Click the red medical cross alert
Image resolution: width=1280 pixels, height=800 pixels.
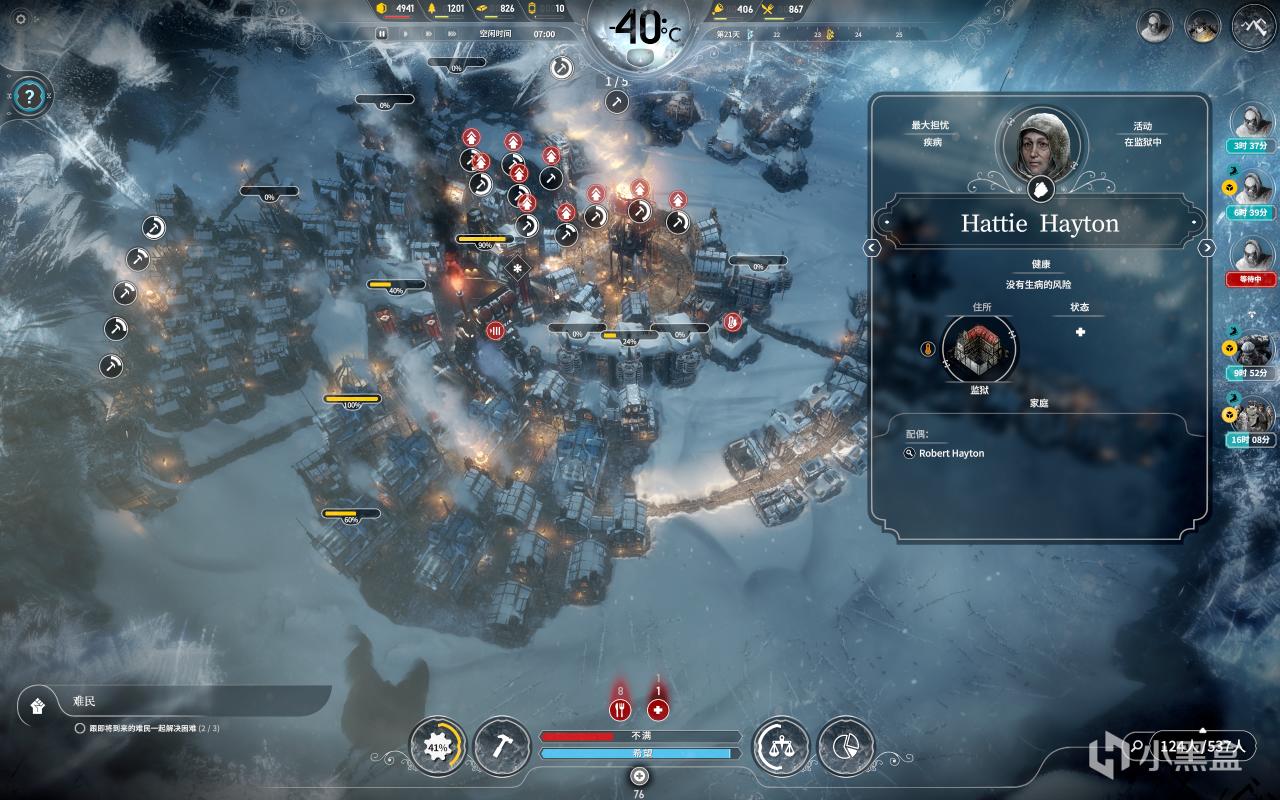[658, 710]
